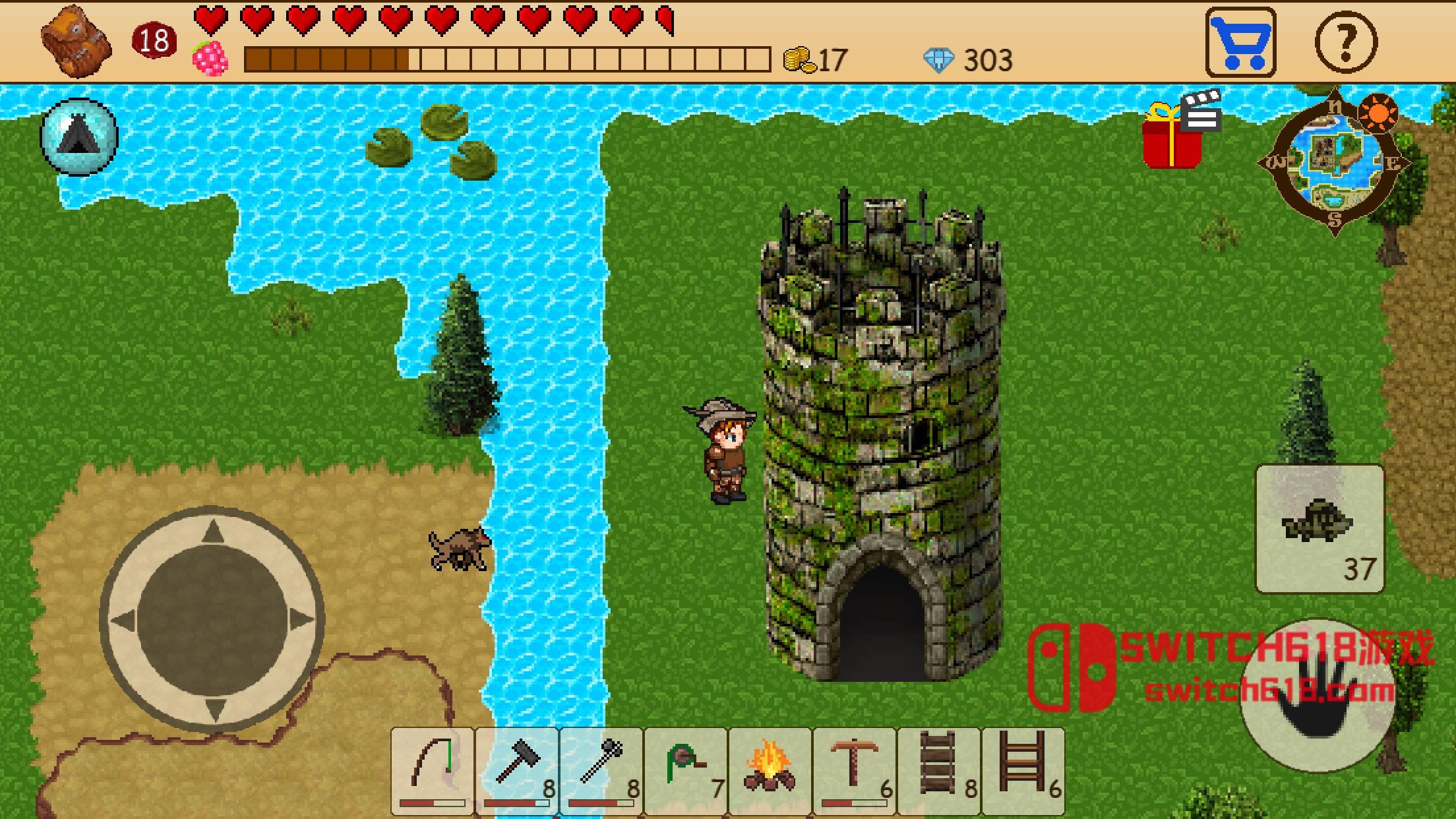This screenshot has height=819, width=1456.
Task: Tap the joystick's left arrow
Action: click(123, 621)
